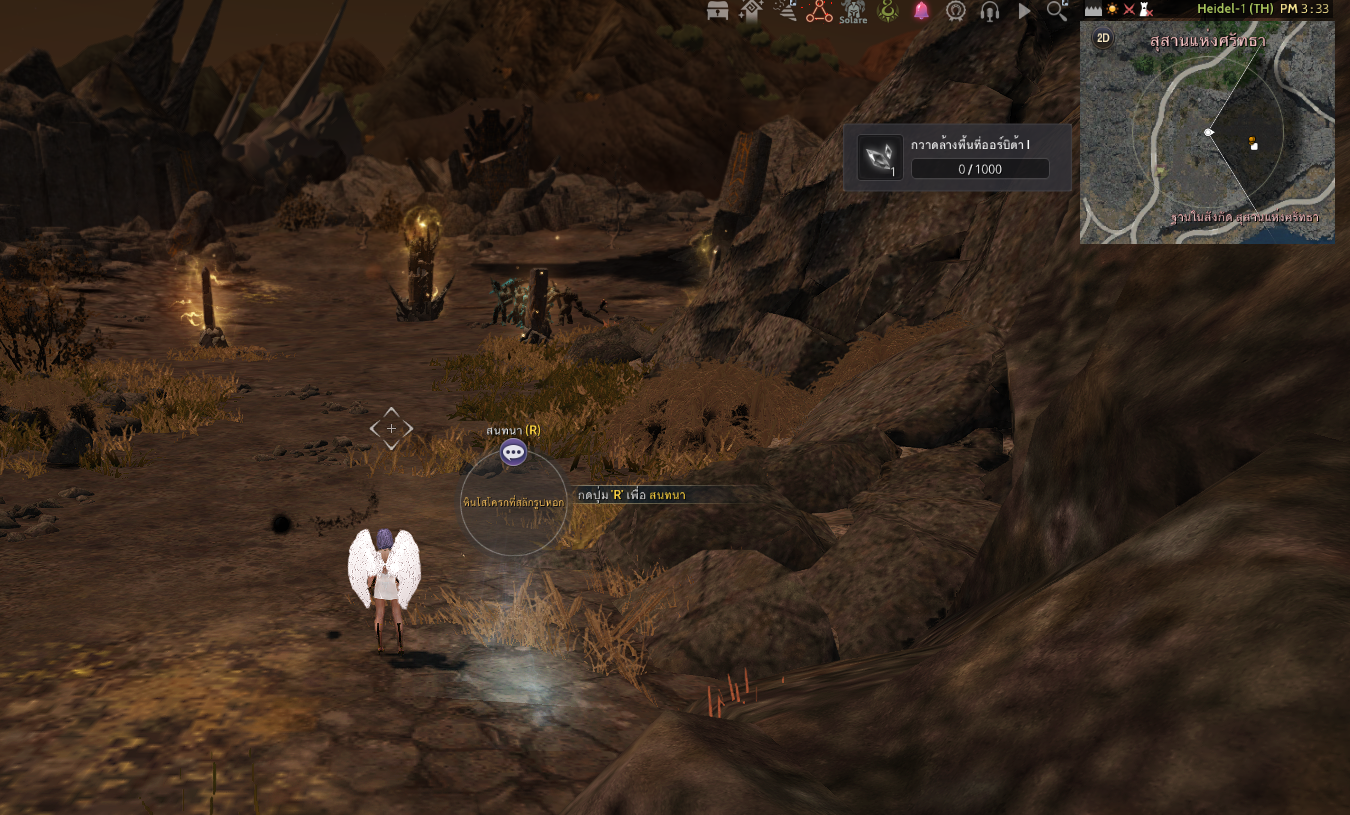Open the treasure chest icon in top bar
The width and height of the screenshot is (1350, 815).
tap(718, 11)
